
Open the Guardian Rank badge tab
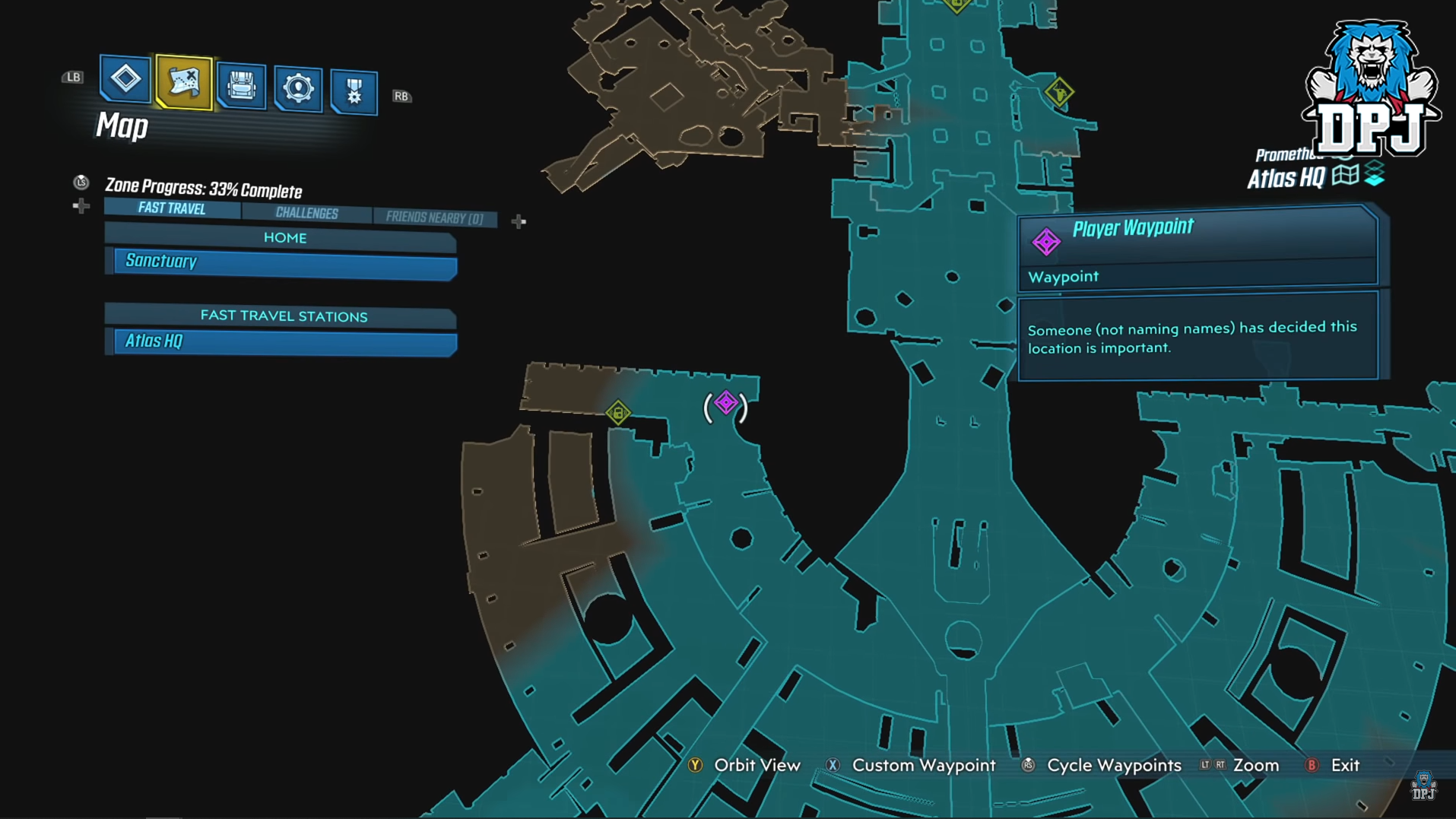[x=354, y=92]
